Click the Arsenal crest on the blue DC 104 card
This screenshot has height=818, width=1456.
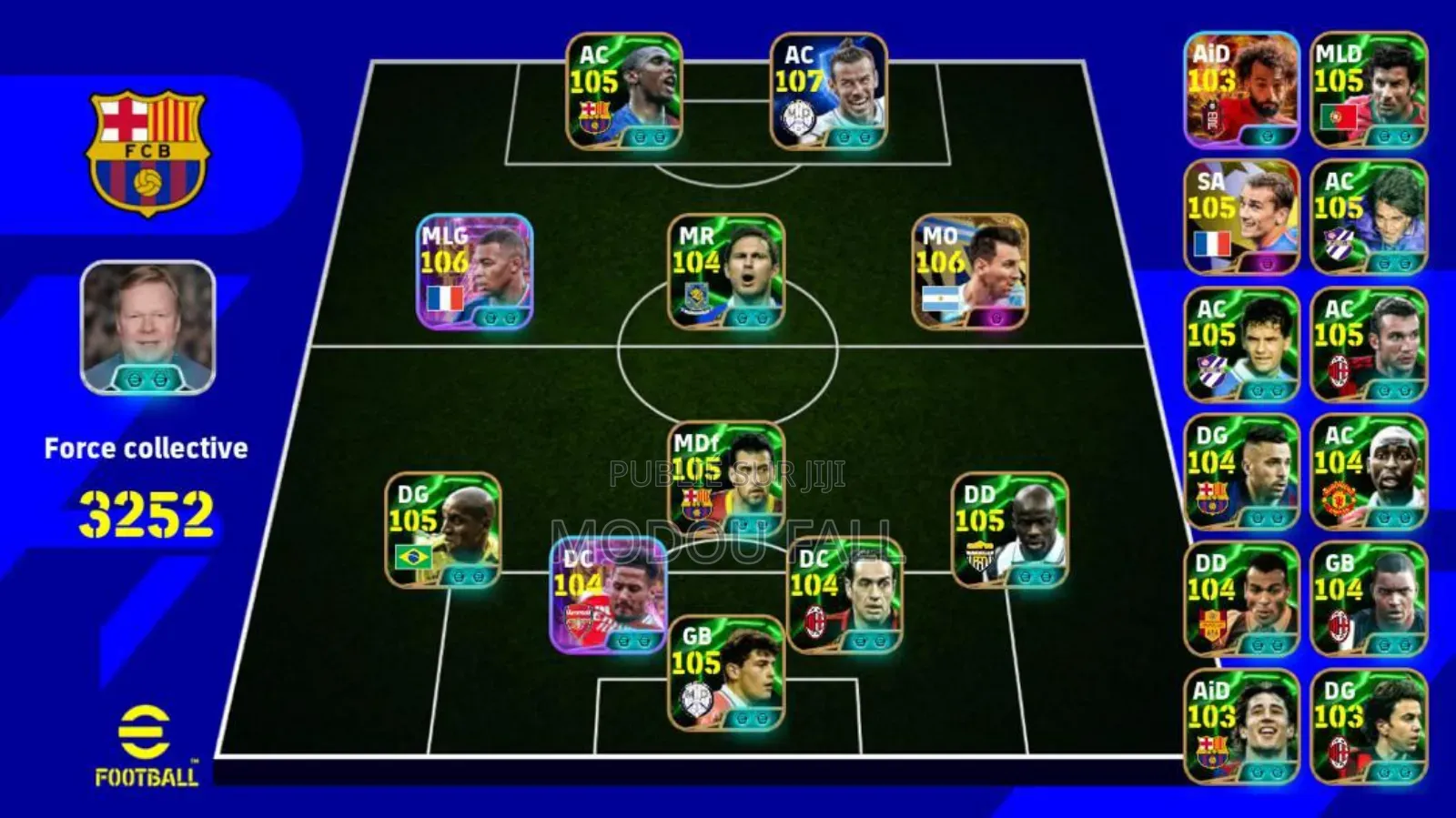[579, 619]
